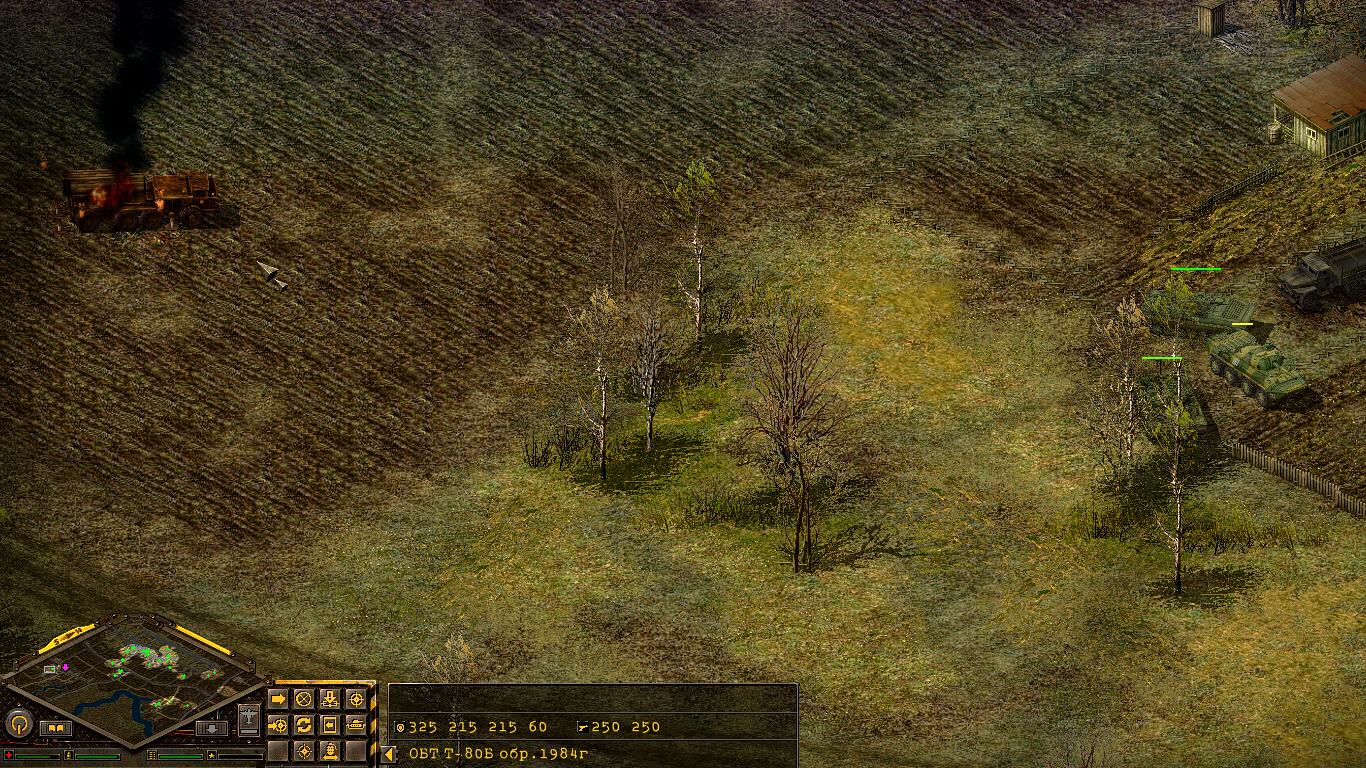Click the stop command crossed-circle icon

point(304,699)
